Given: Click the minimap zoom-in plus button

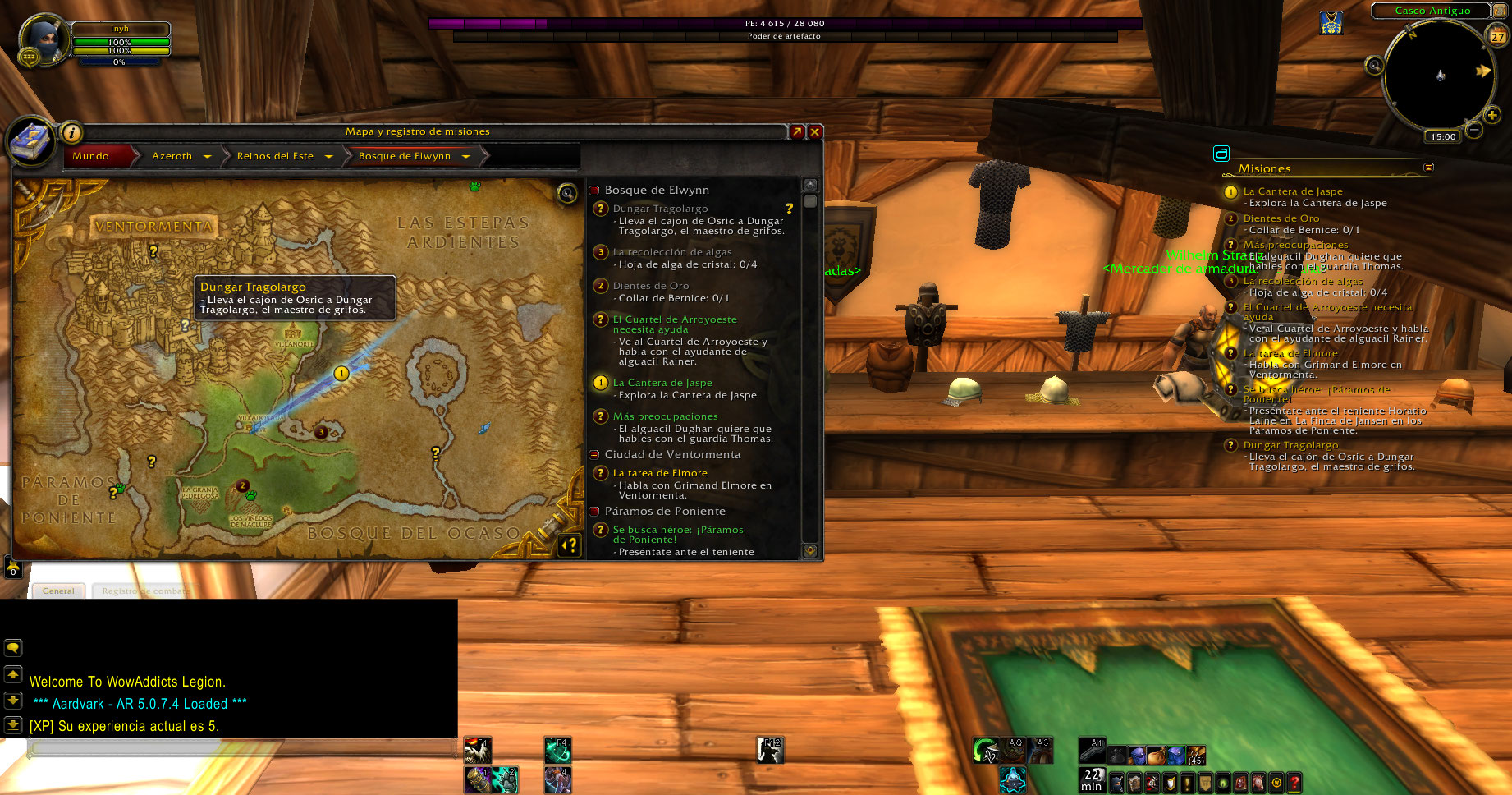Looking at the screenshot, I should [1492, 115].
